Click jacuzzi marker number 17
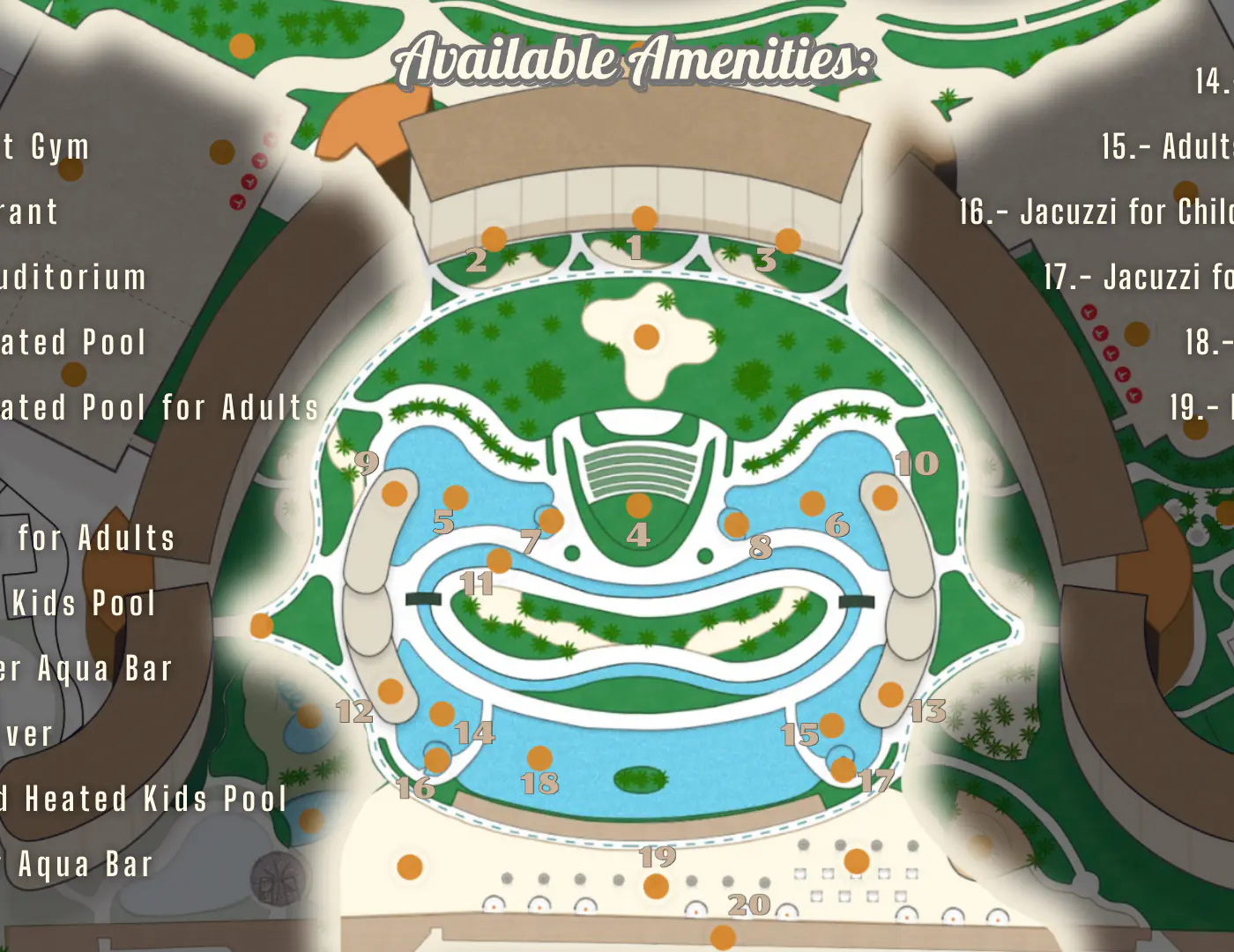This screenshot has width=1234, height=952. tap(843, 769)
